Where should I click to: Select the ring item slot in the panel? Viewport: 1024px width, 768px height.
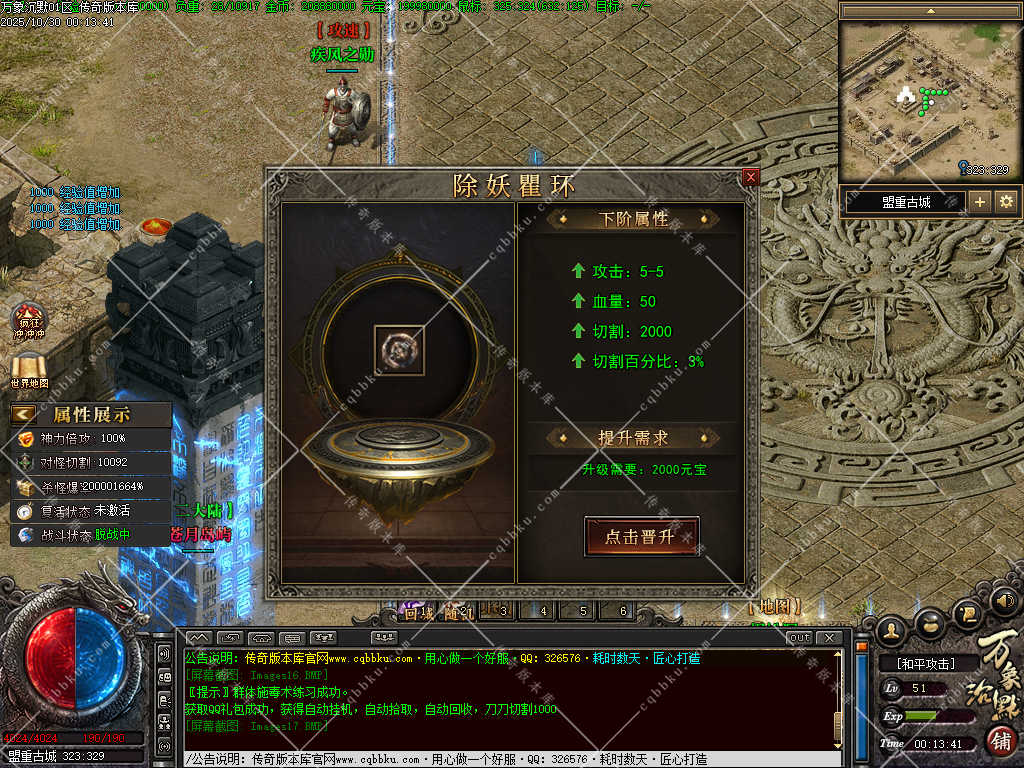[399, 350]
